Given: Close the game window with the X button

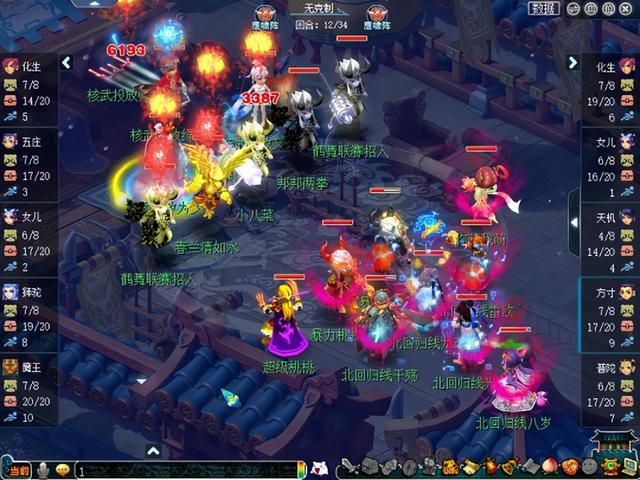Looking at the screenshot, I should 624,7.
